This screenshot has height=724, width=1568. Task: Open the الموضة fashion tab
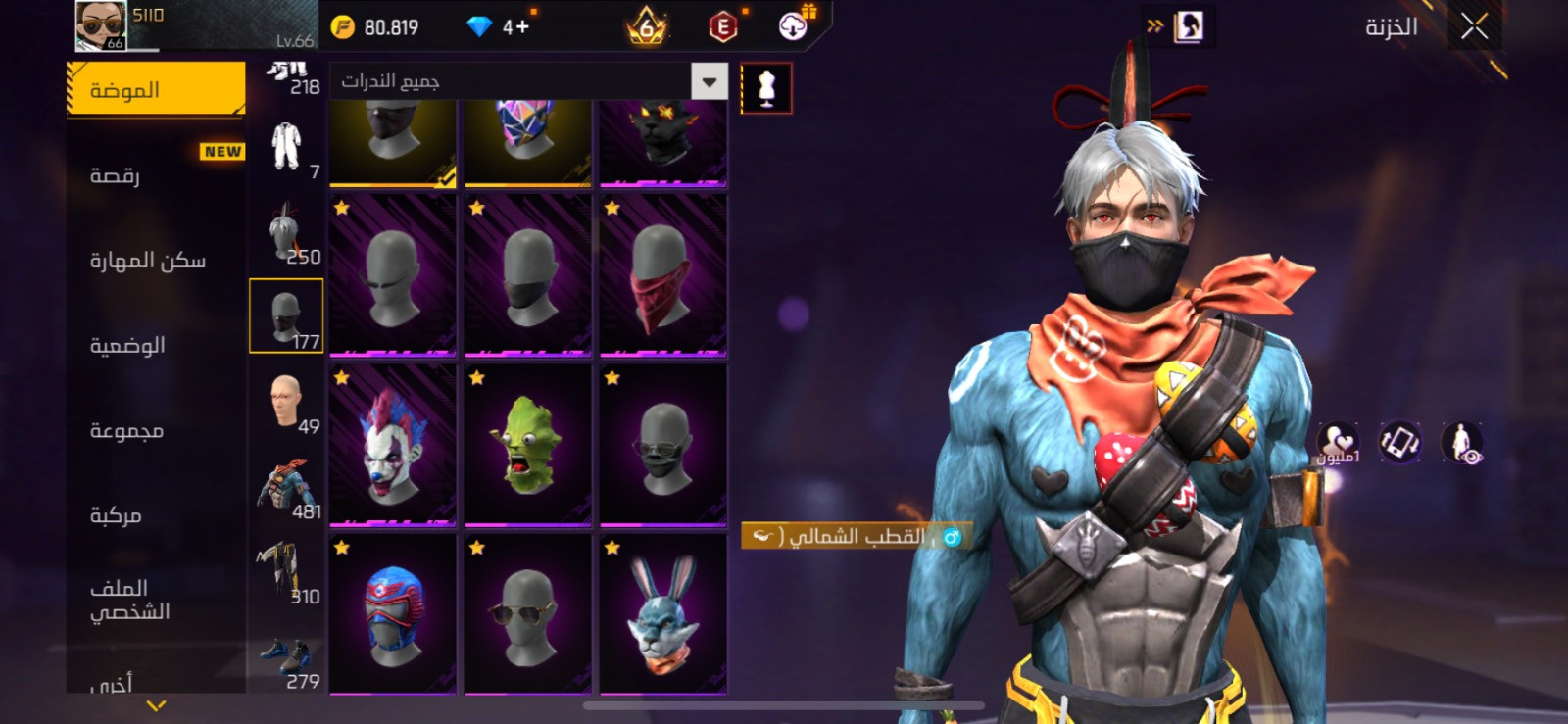[x=156, y=90]
